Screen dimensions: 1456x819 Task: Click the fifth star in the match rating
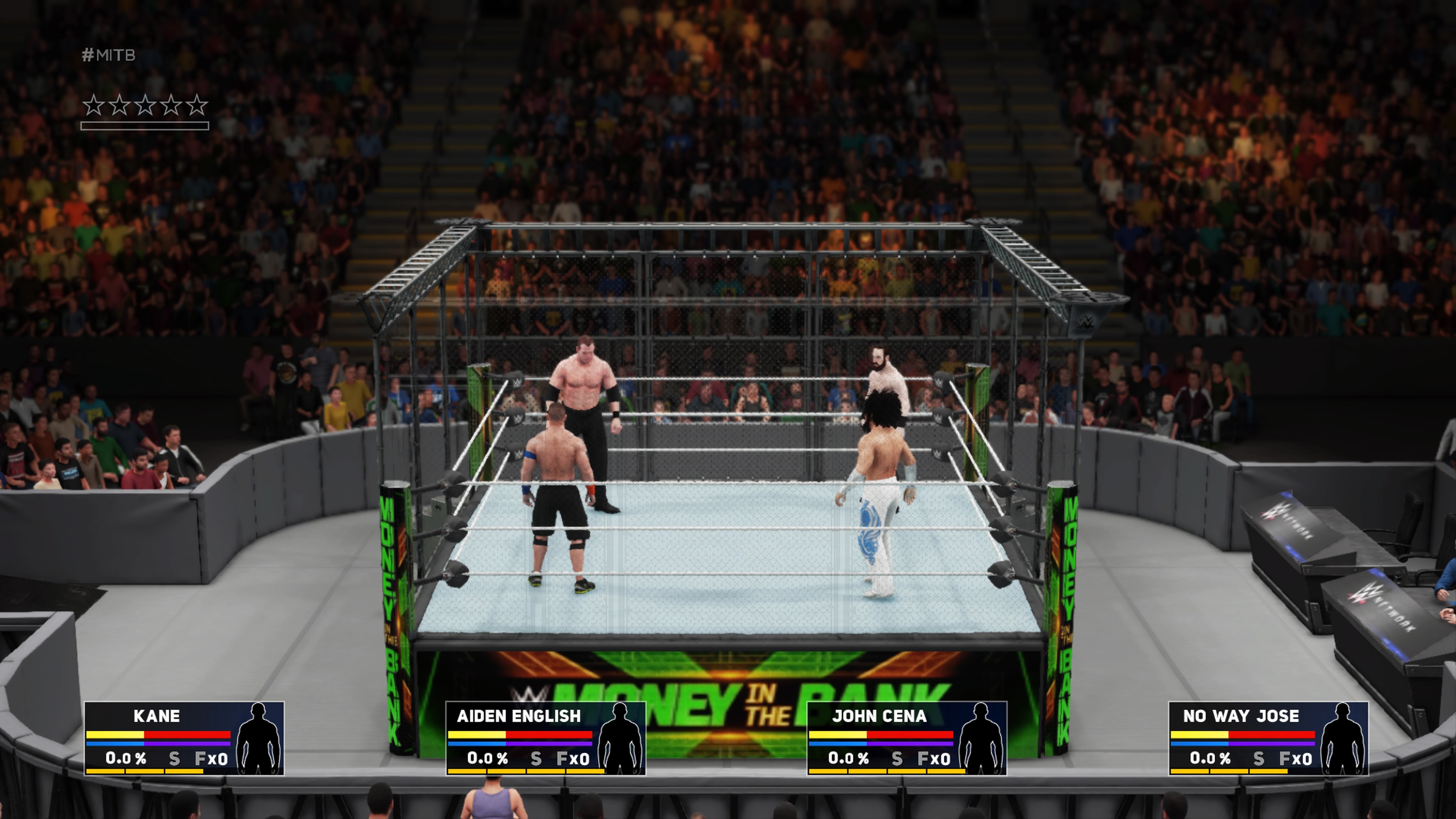click(198, 105)
